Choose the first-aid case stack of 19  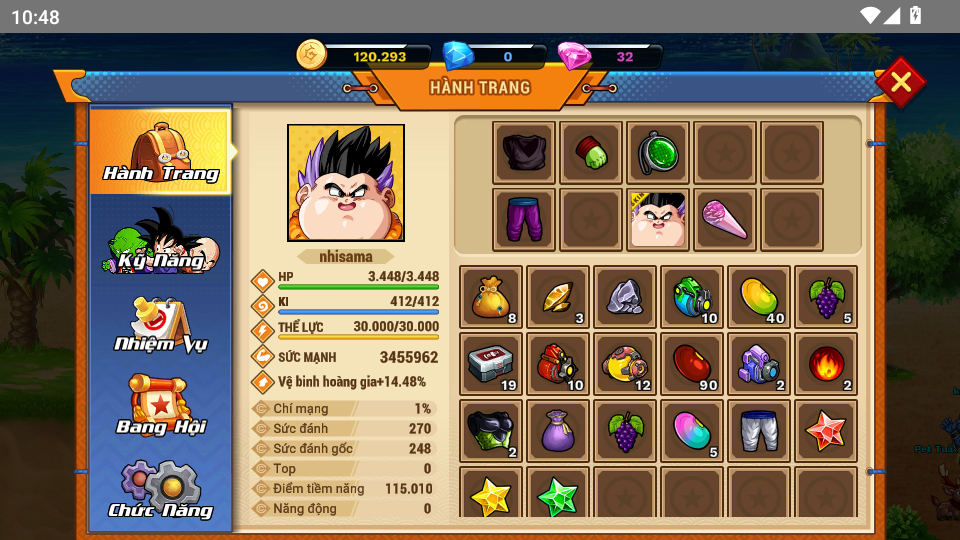pyautogui.click(x=491, y=364)
